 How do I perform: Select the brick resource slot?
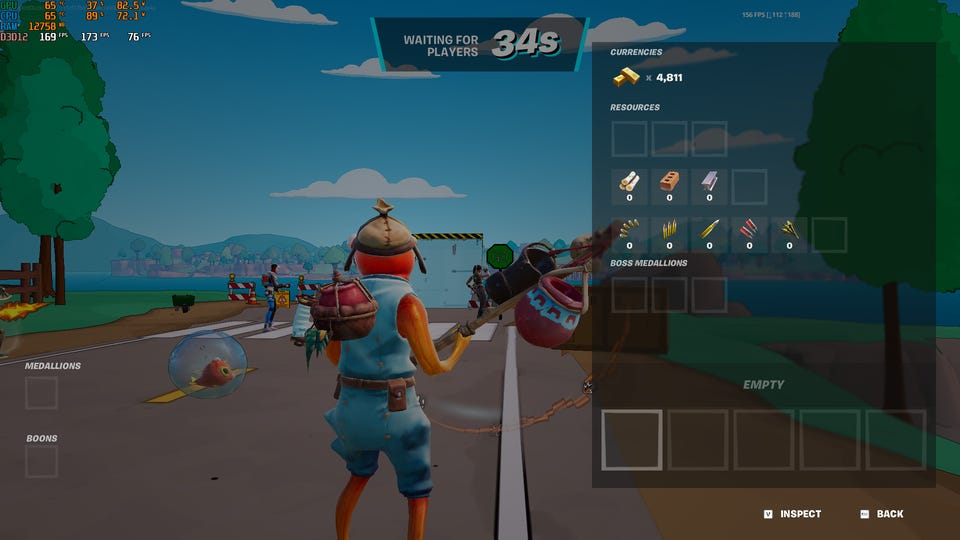coord(669,182)
